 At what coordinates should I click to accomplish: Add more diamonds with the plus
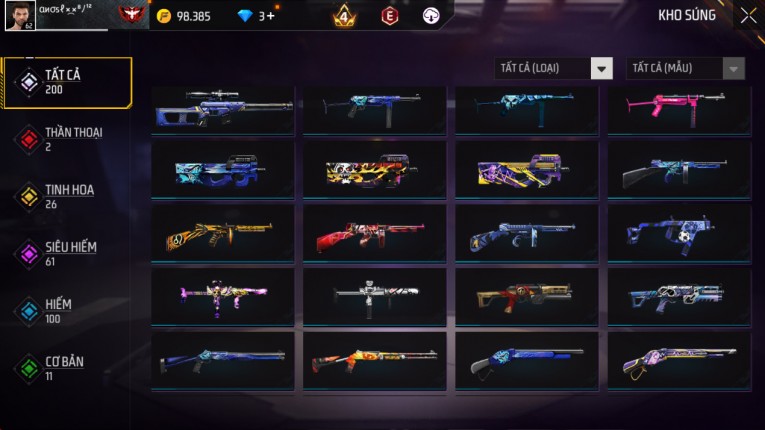click(270, 16)
